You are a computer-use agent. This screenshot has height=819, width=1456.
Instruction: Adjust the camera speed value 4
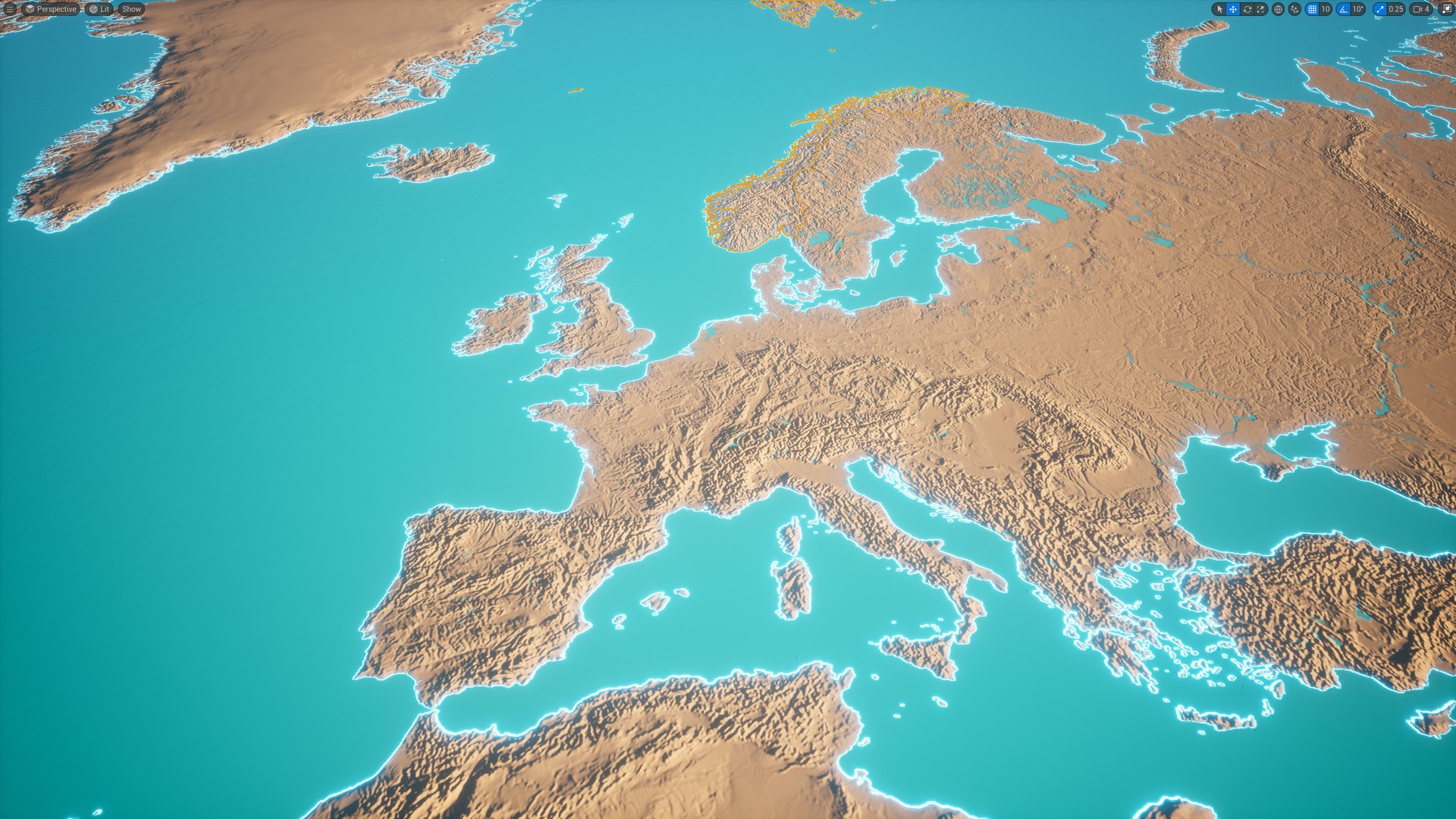1428,9
